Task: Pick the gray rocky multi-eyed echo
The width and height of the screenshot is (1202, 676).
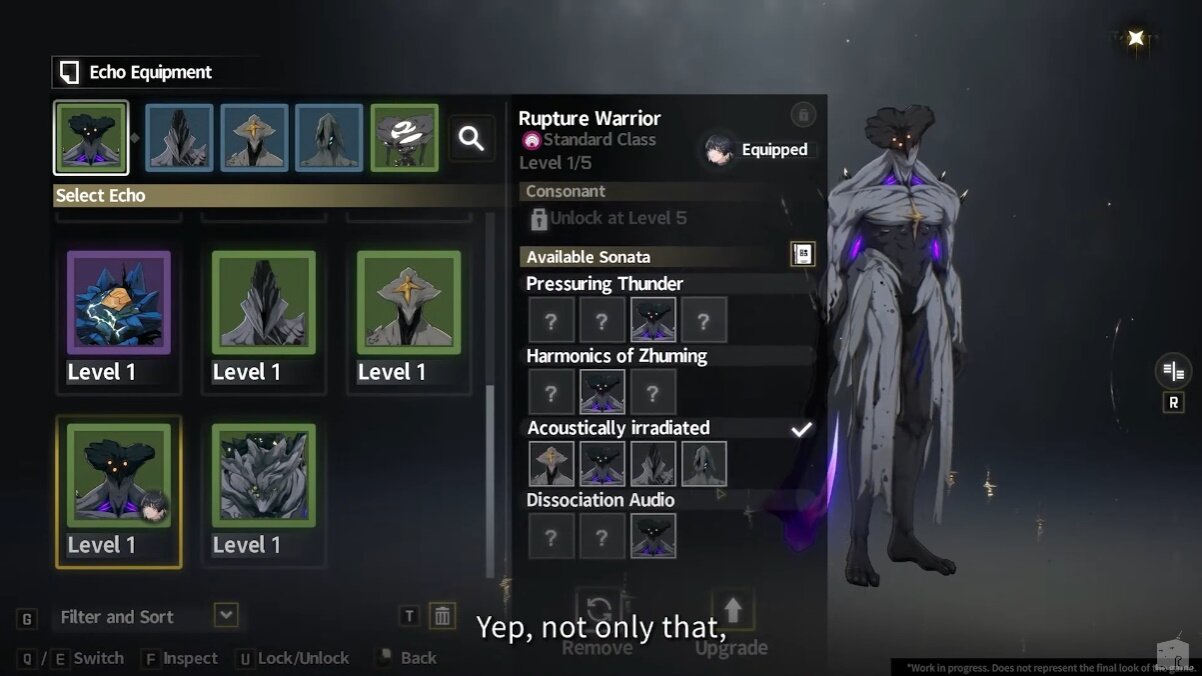Action: coord(264,477)
